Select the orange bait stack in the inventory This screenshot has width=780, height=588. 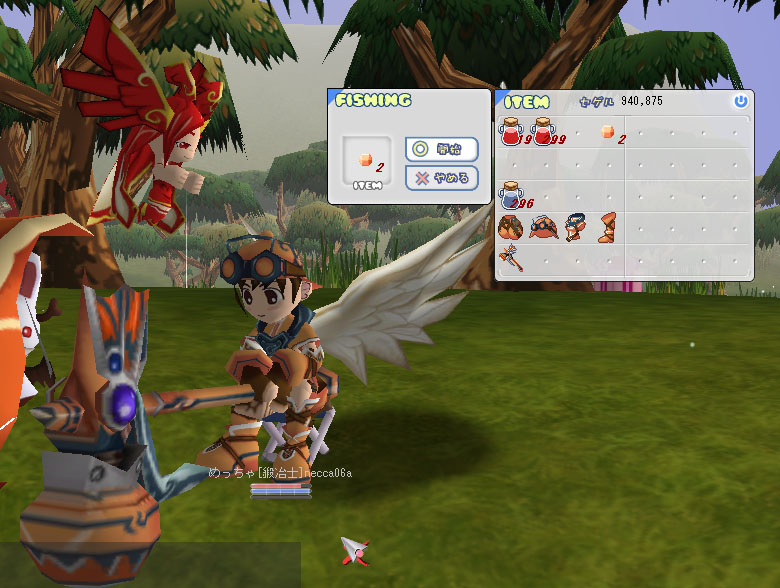click(x=607, y=132)
